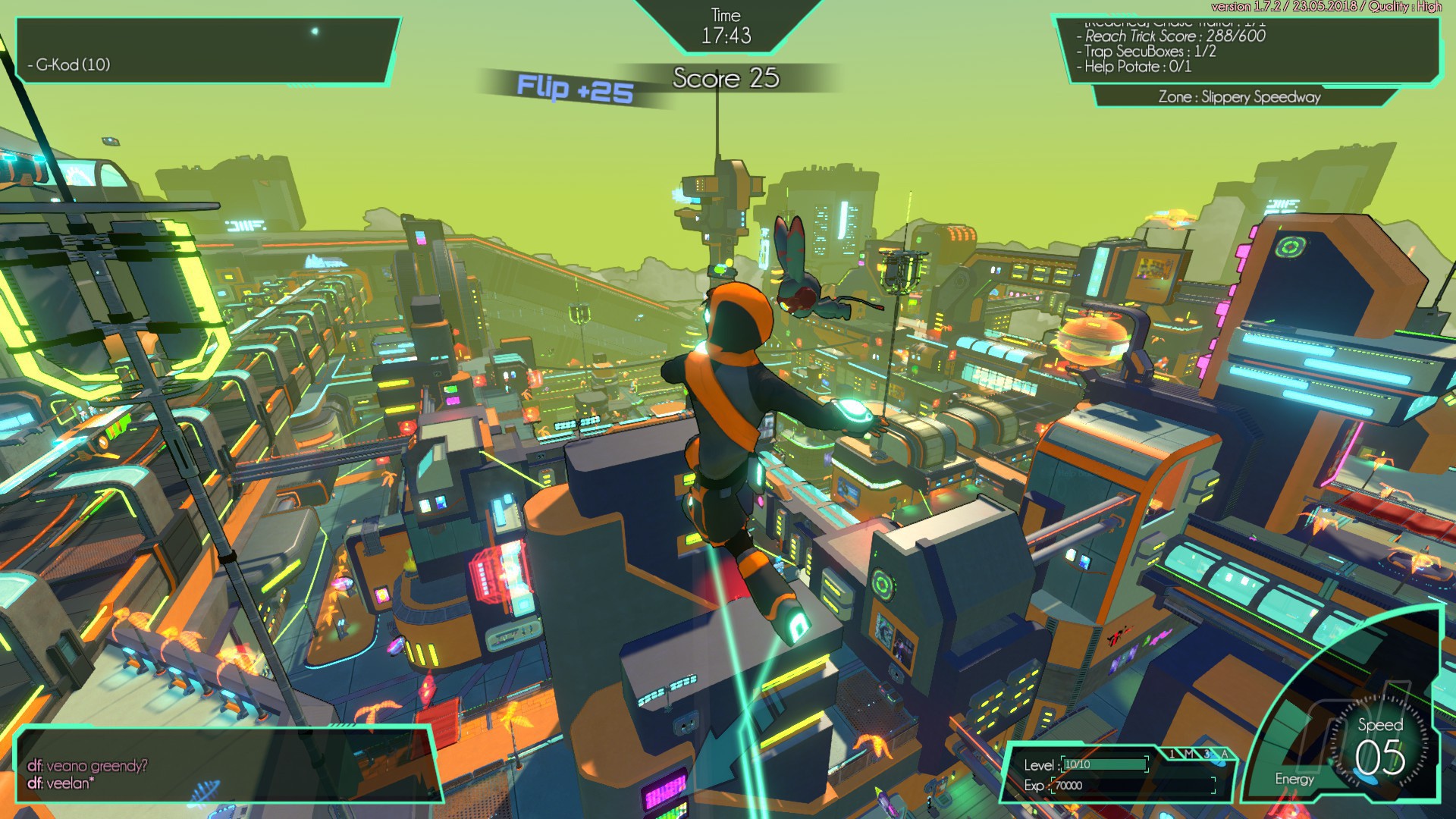
Task: Switch to the "M" tab above Level
Action: pos(1189,754)
